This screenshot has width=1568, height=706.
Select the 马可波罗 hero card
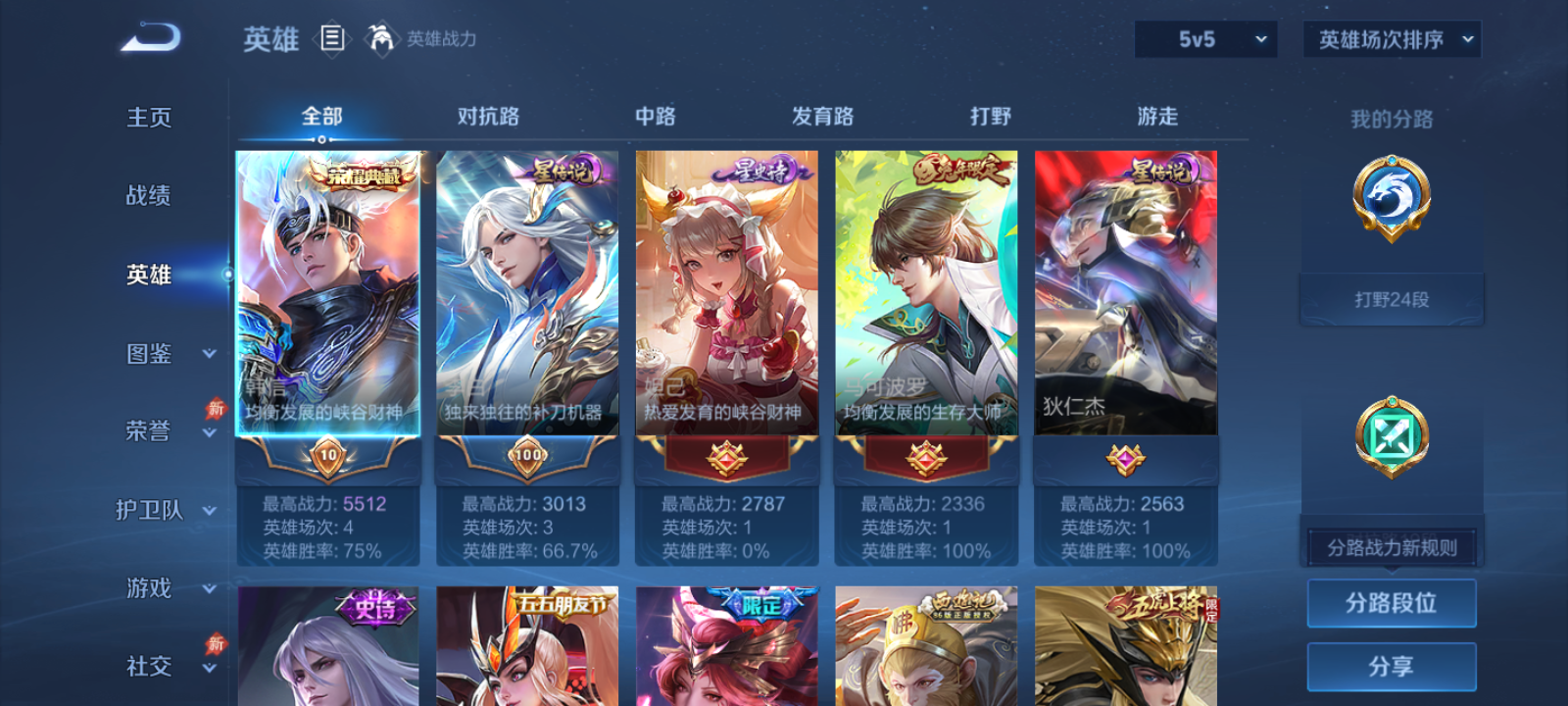[924, 294]
